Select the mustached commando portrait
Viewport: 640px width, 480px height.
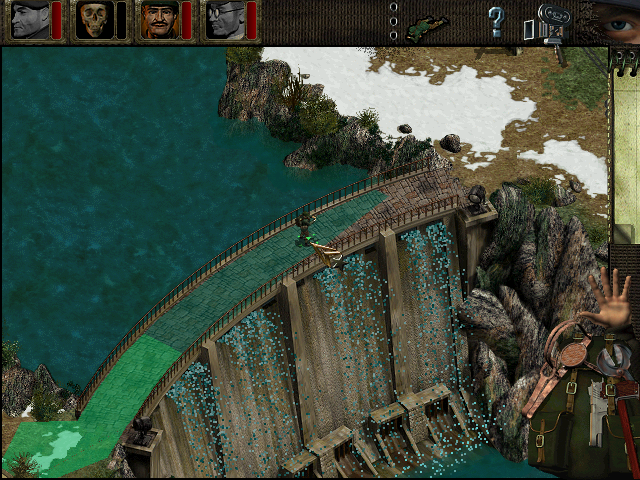(158, 20)
